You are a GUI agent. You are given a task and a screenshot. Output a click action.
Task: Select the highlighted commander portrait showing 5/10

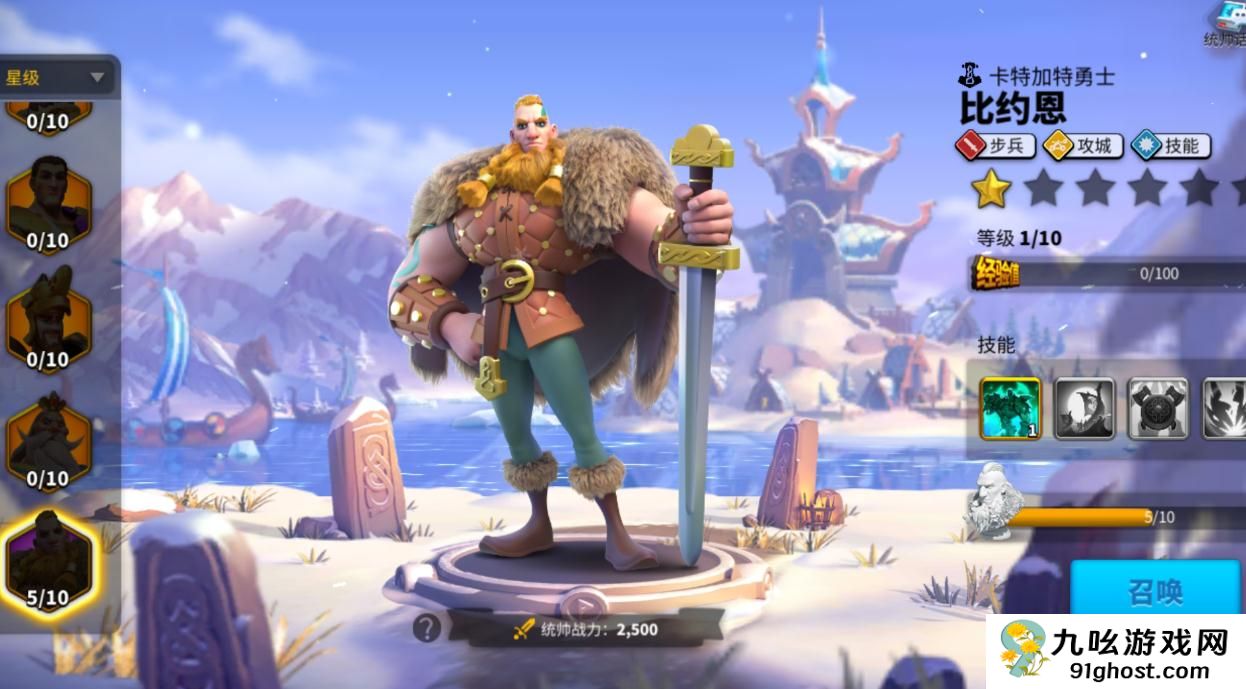(x=48, y=560)
